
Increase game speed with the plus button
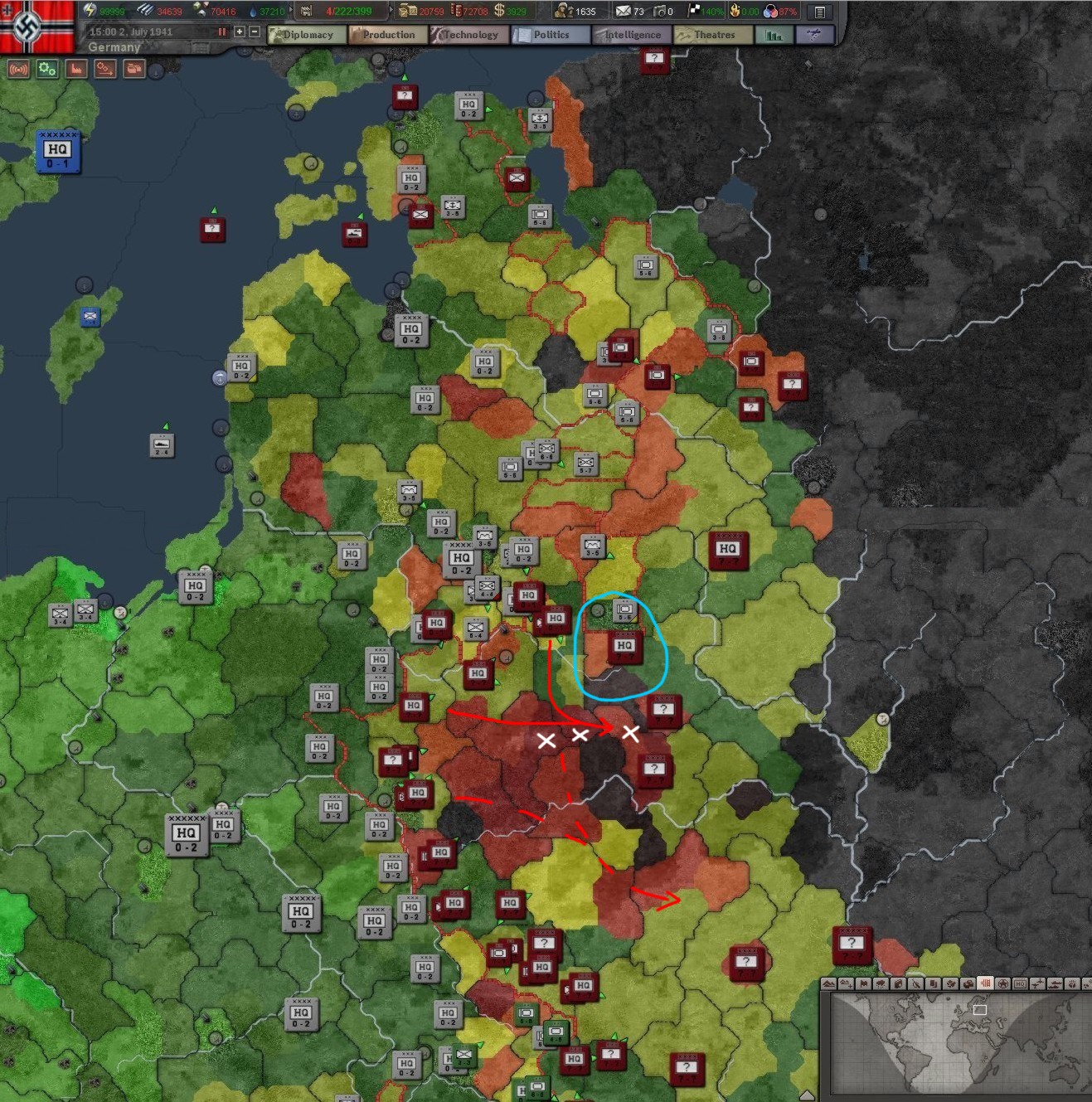point(240,32)
